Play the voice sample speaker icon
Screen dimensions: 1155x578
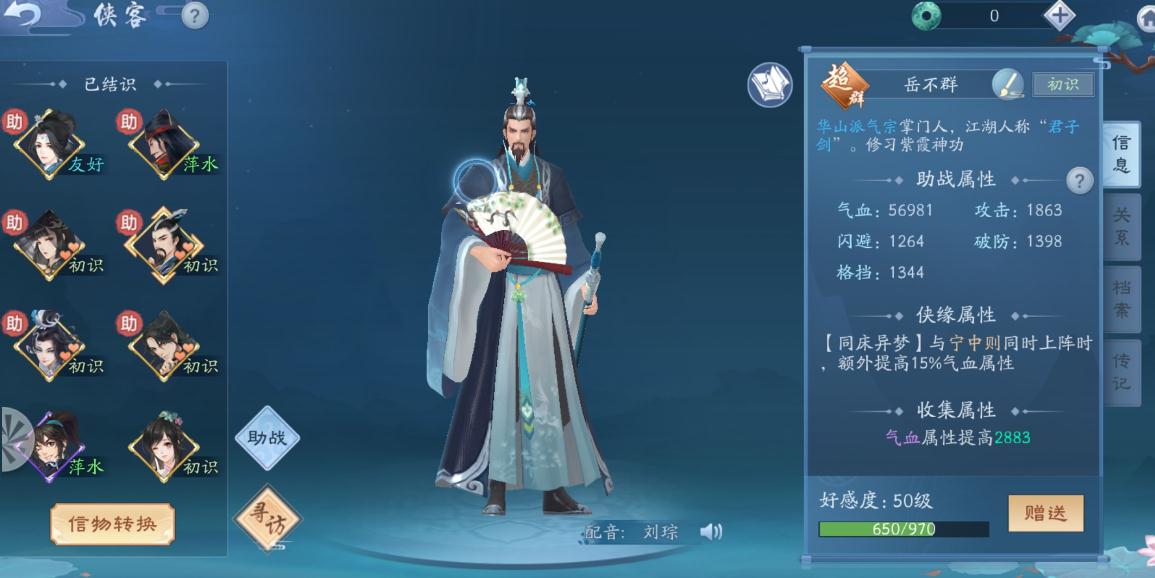711,532
